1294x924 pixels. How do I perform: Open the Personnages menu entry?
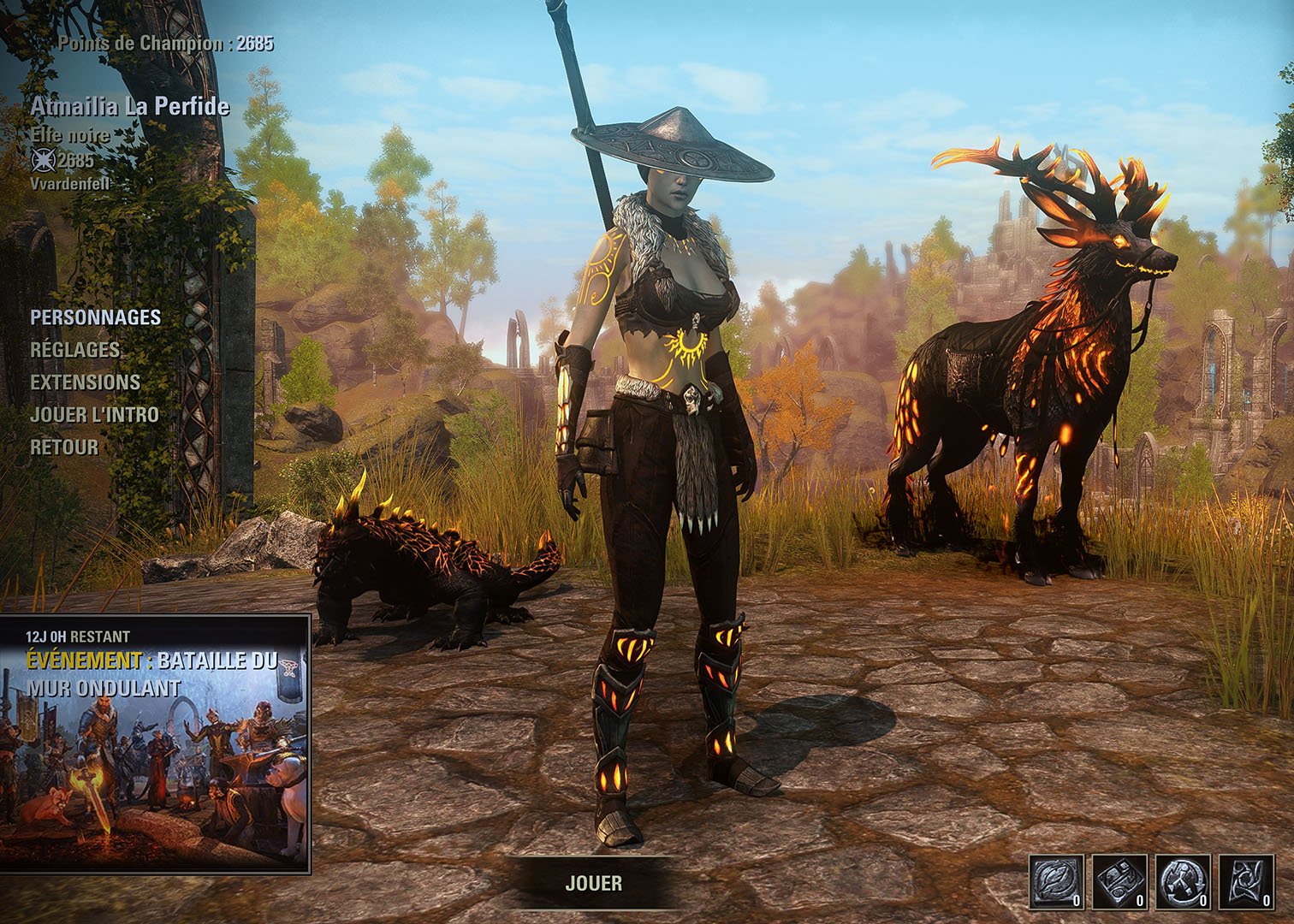(95, 317)
